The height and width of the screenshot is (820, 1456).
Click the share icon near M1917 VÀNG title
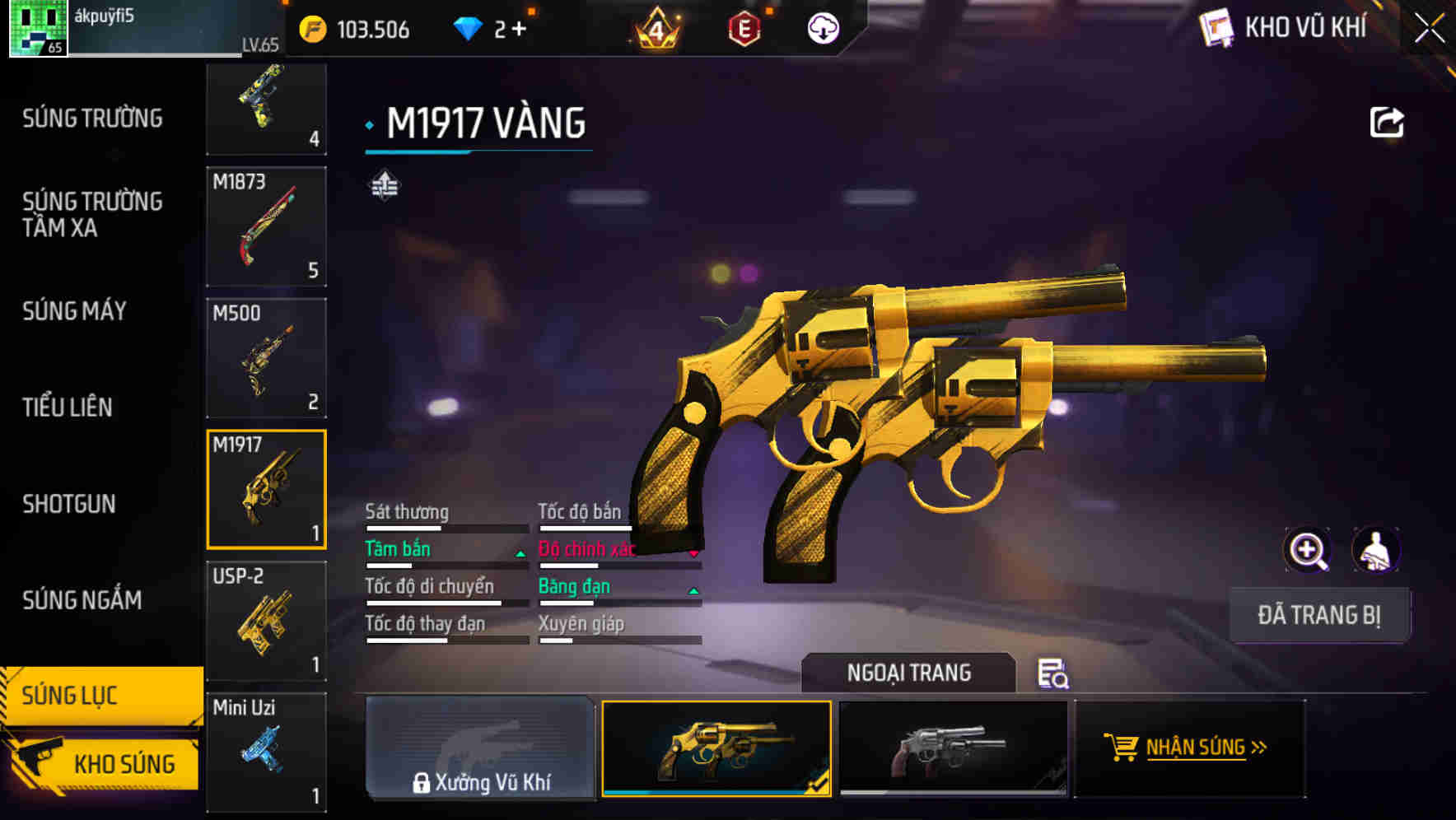1387,121
